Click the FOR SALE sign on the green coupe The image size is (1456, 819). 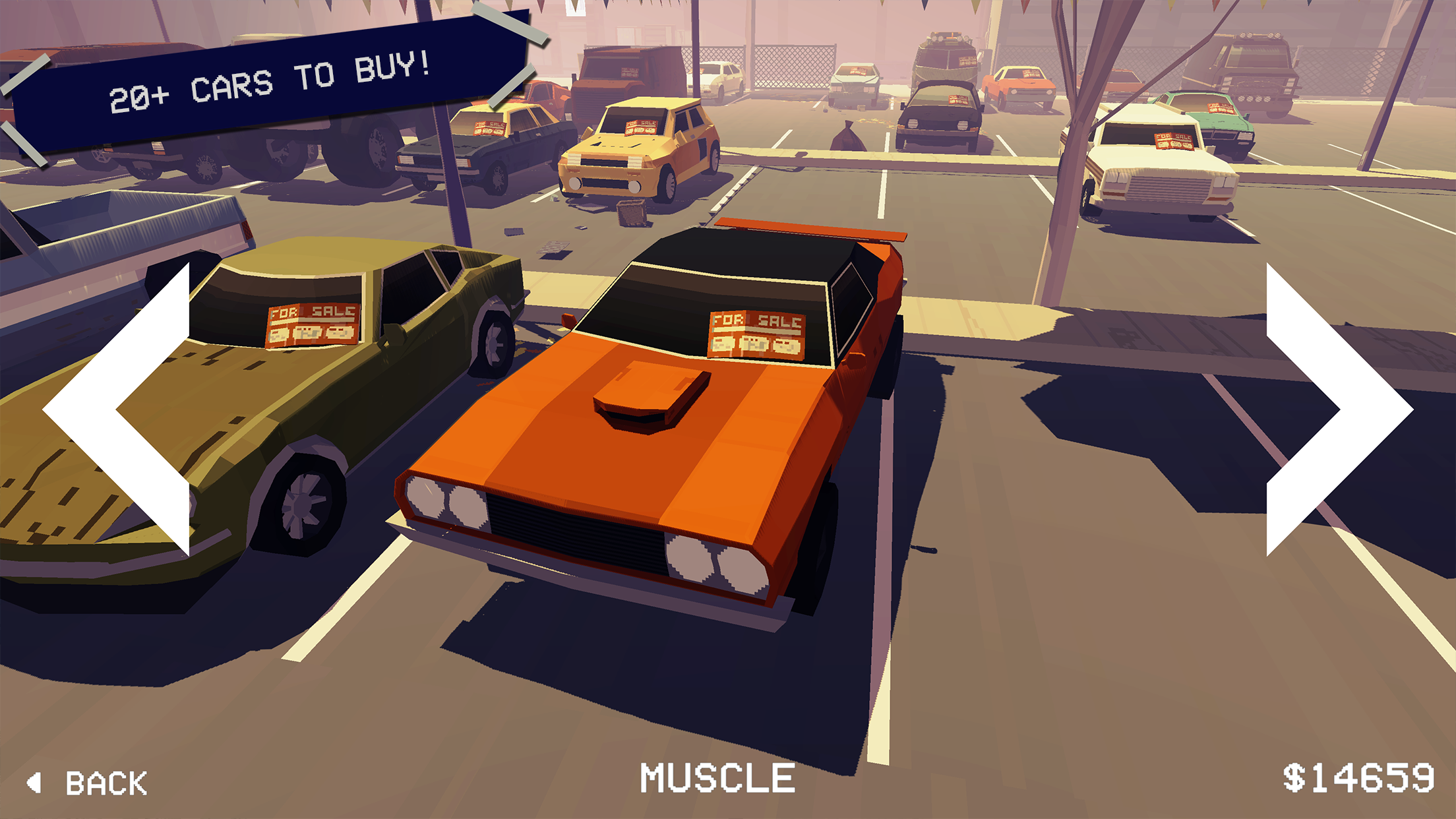[315, 322]
